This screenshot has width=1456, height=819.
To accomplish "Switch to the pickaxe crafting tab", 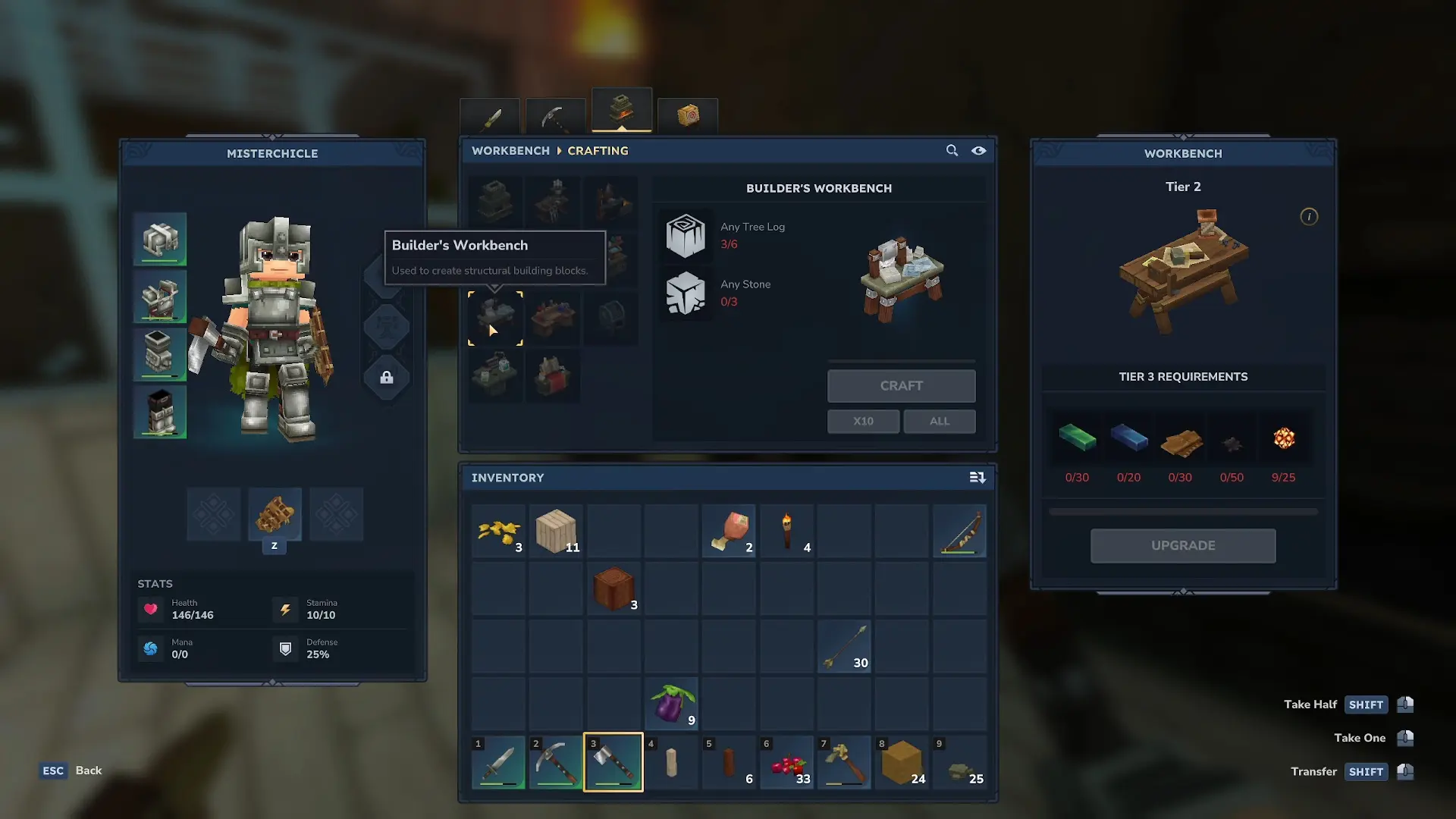I will [555, 118].
